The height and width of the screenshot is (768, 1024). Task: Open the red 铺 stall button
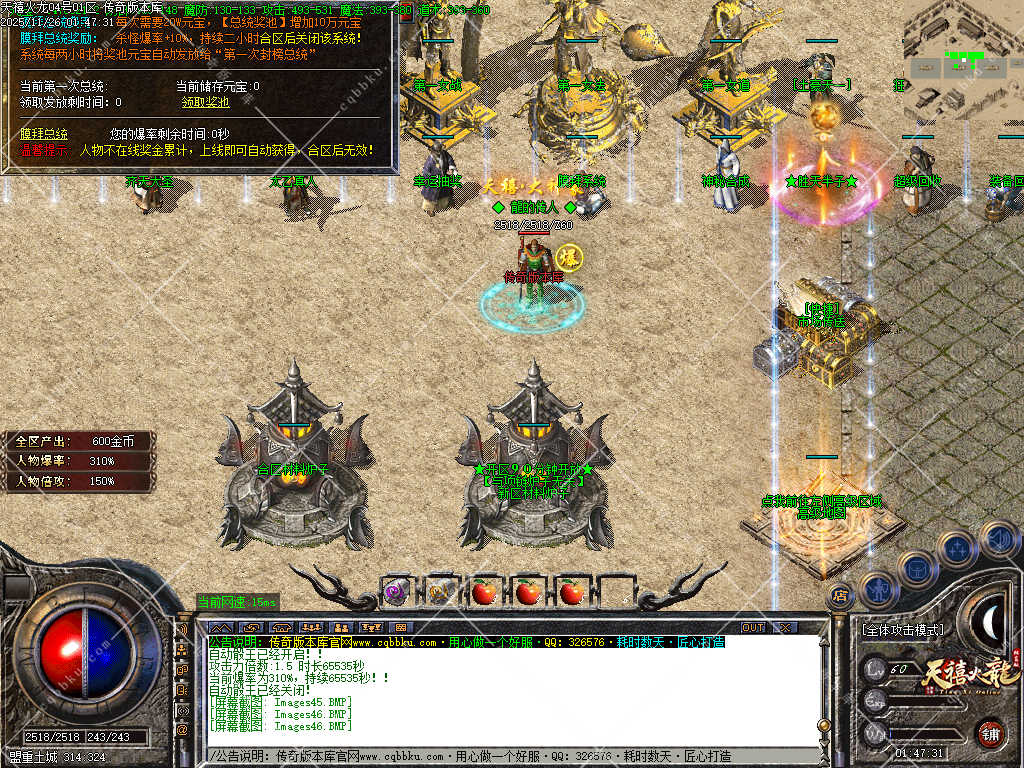tap(989, 733)
